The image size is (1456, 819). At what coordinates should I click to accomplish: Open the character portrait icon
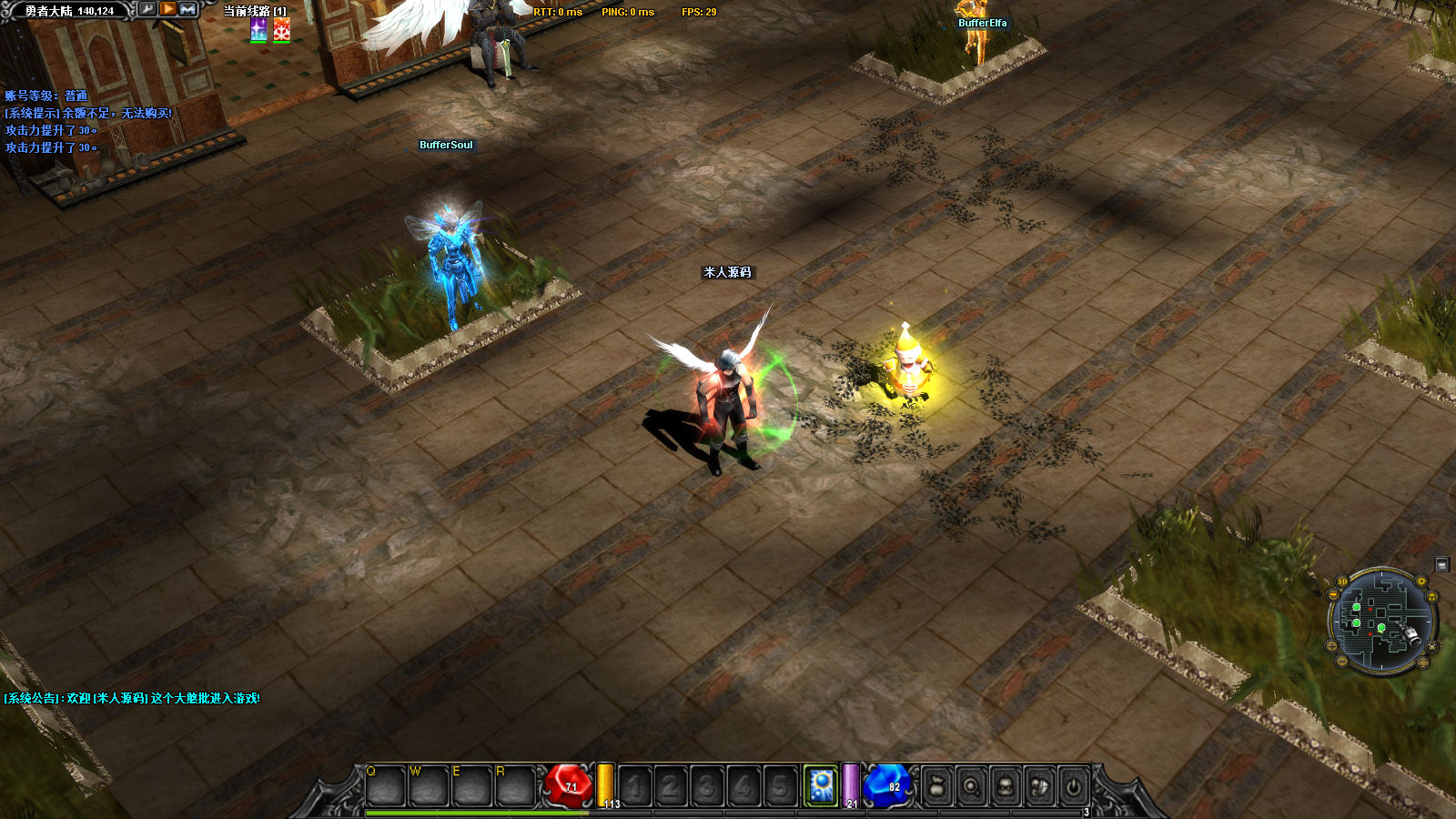1006,786
